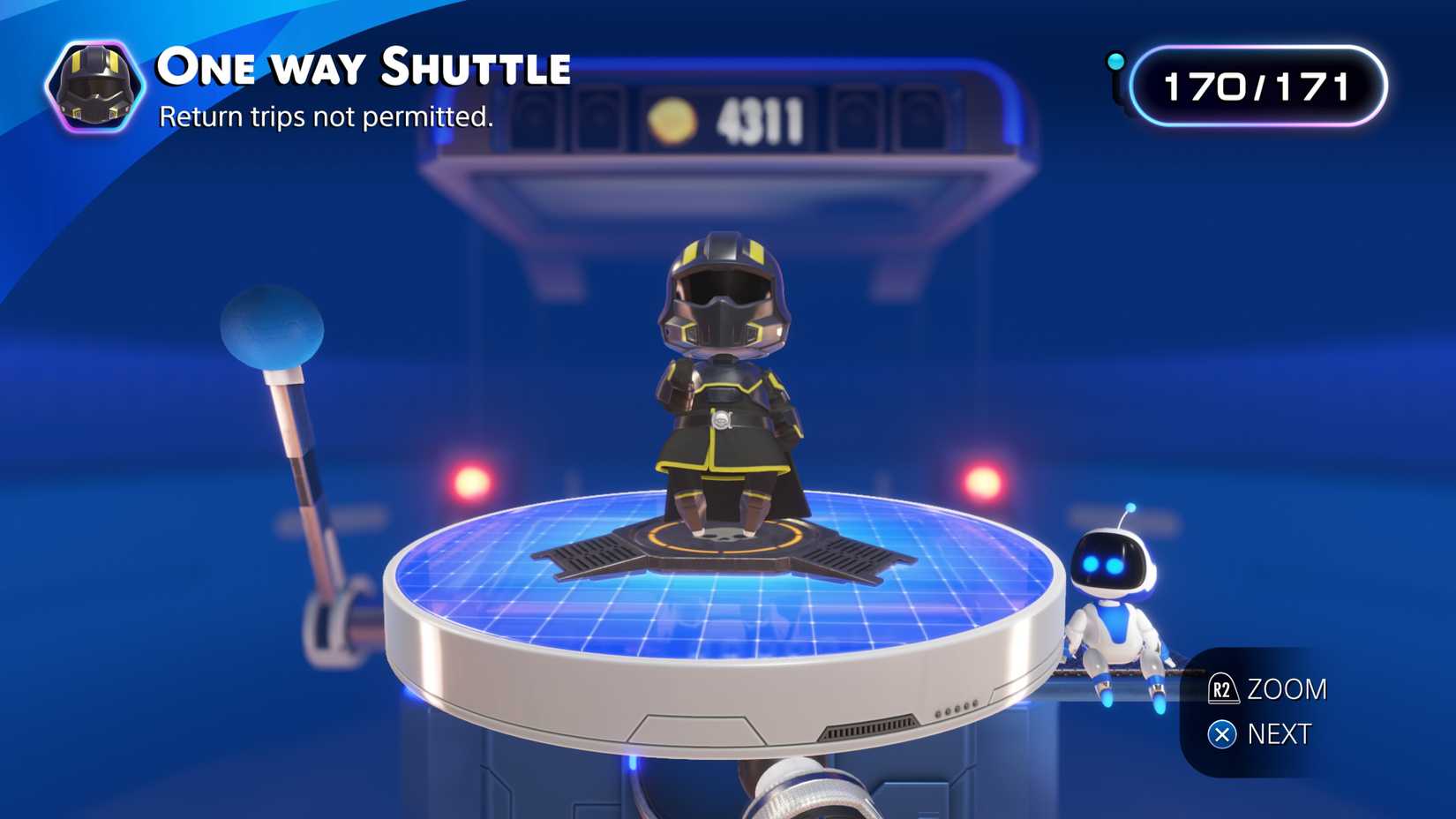Select the One Way Shuttle title text
This screenshot has width=1456, height=819.
(362, 68)
